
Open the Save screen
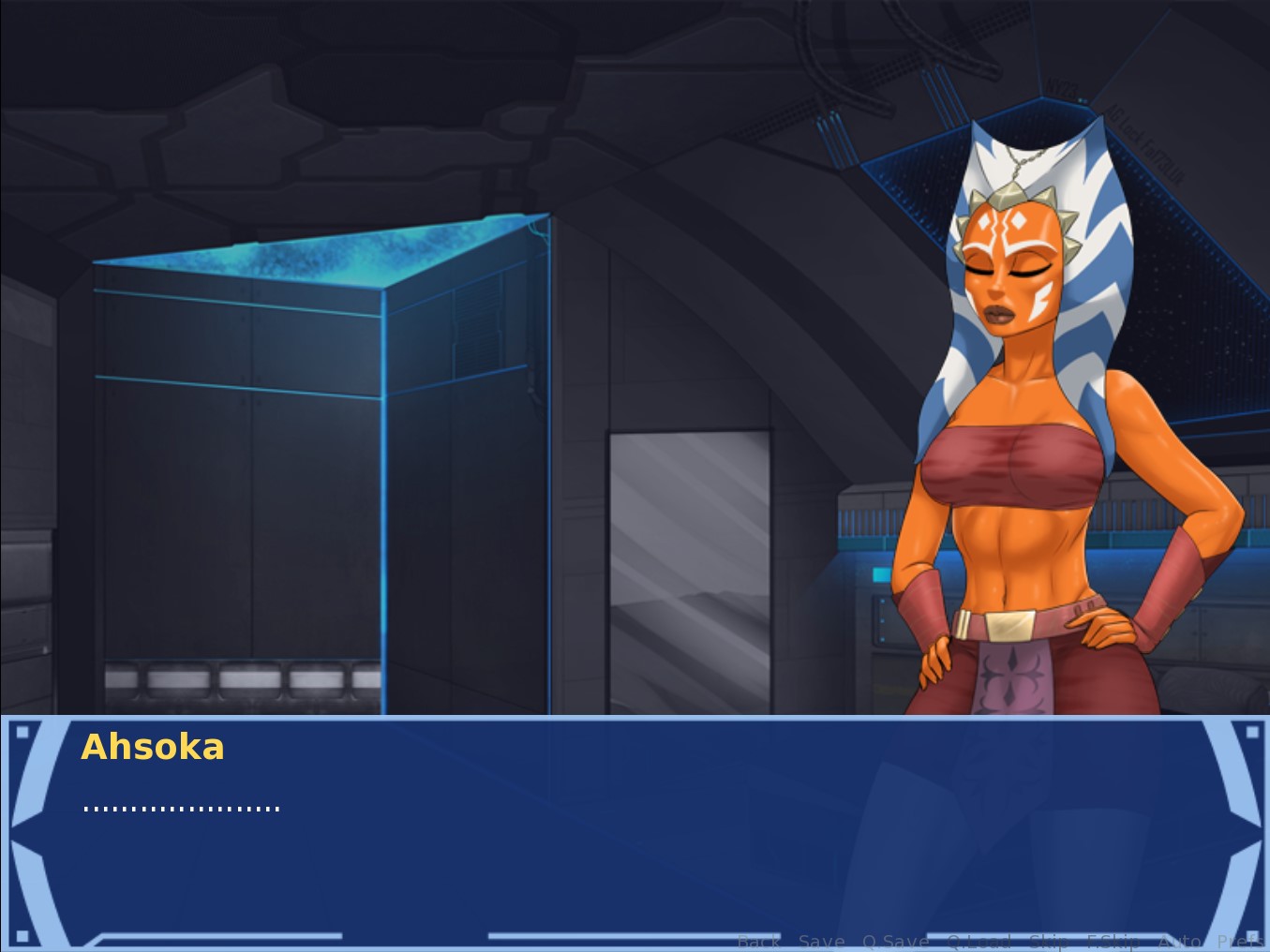tap(821, 941)
